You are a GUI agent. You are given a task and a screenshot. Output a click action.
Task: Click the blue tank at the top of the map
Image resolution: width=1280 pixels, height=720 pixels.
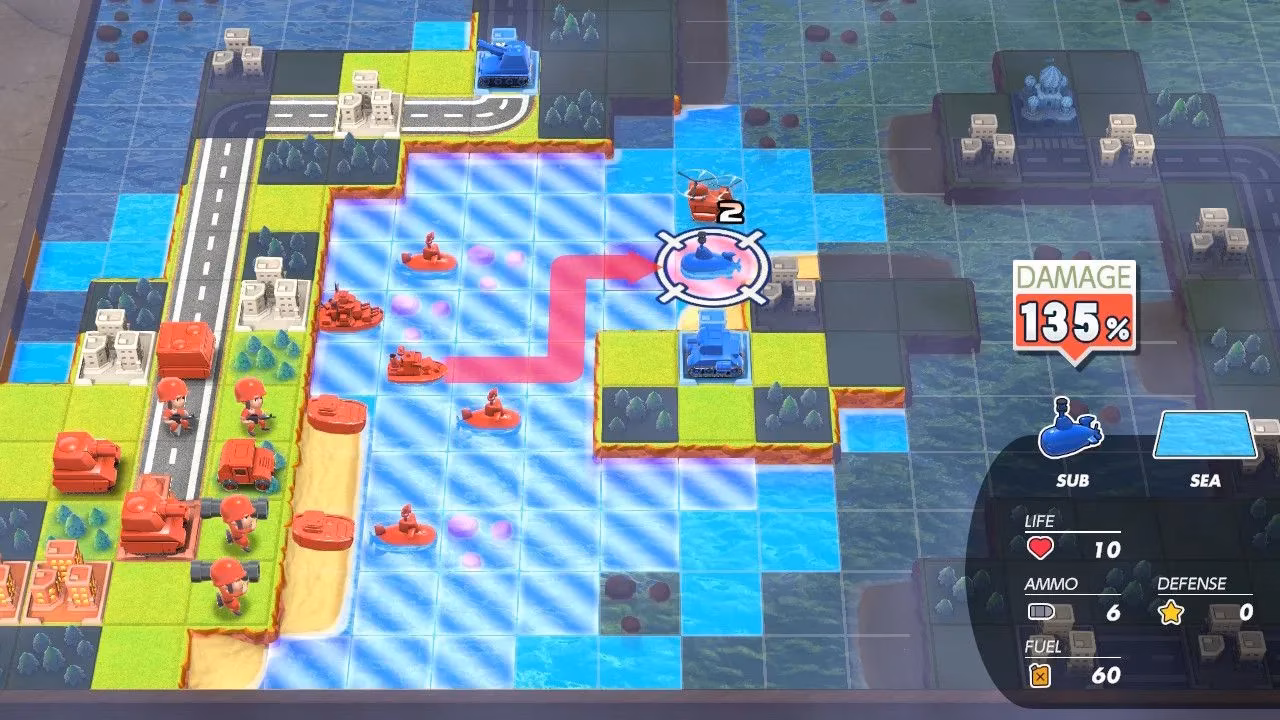504,62
